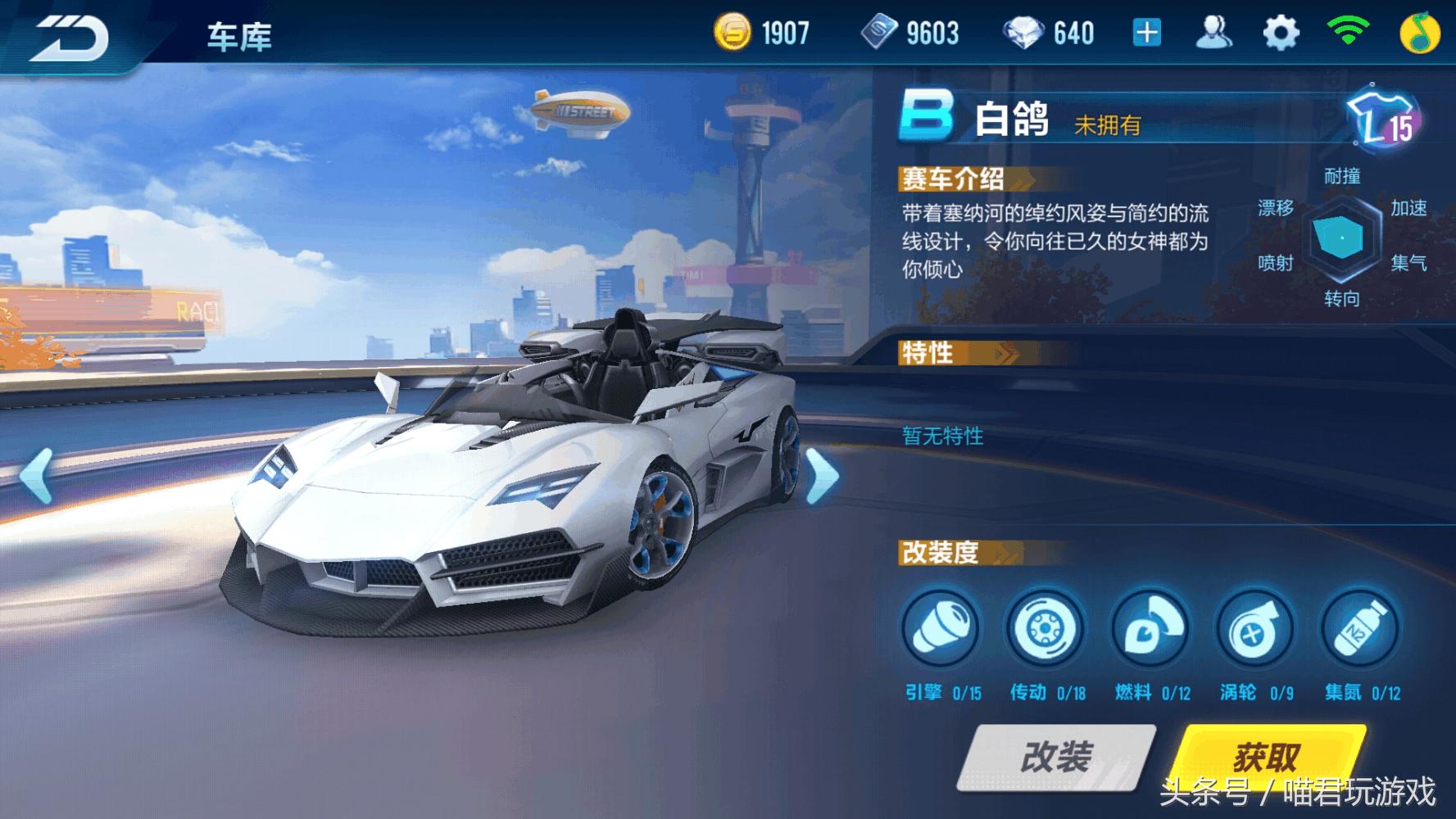Open the diamond currency icon
The width and height of the screenshot is (1456, 819).
[1029, 31]
